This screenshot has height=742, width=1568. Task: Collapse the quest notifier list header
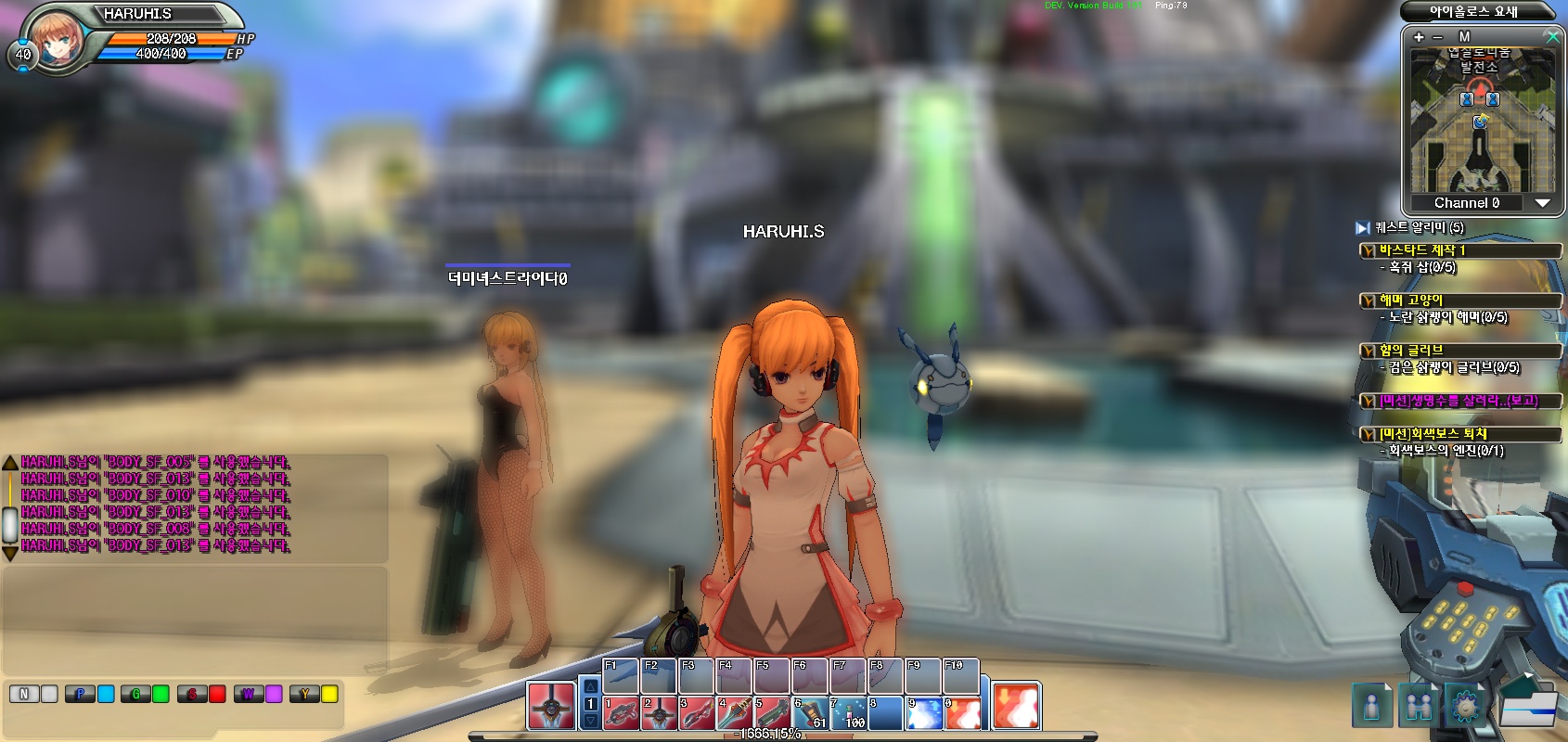click(1362, 227)
